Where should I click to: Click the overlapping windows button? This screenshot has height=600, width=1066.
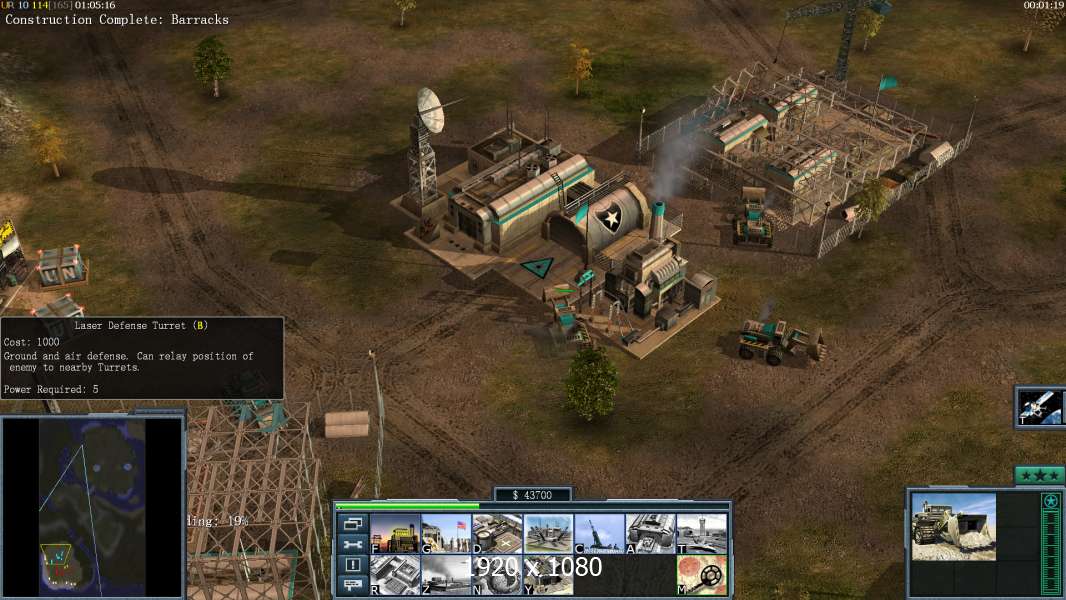coord(352,524)
